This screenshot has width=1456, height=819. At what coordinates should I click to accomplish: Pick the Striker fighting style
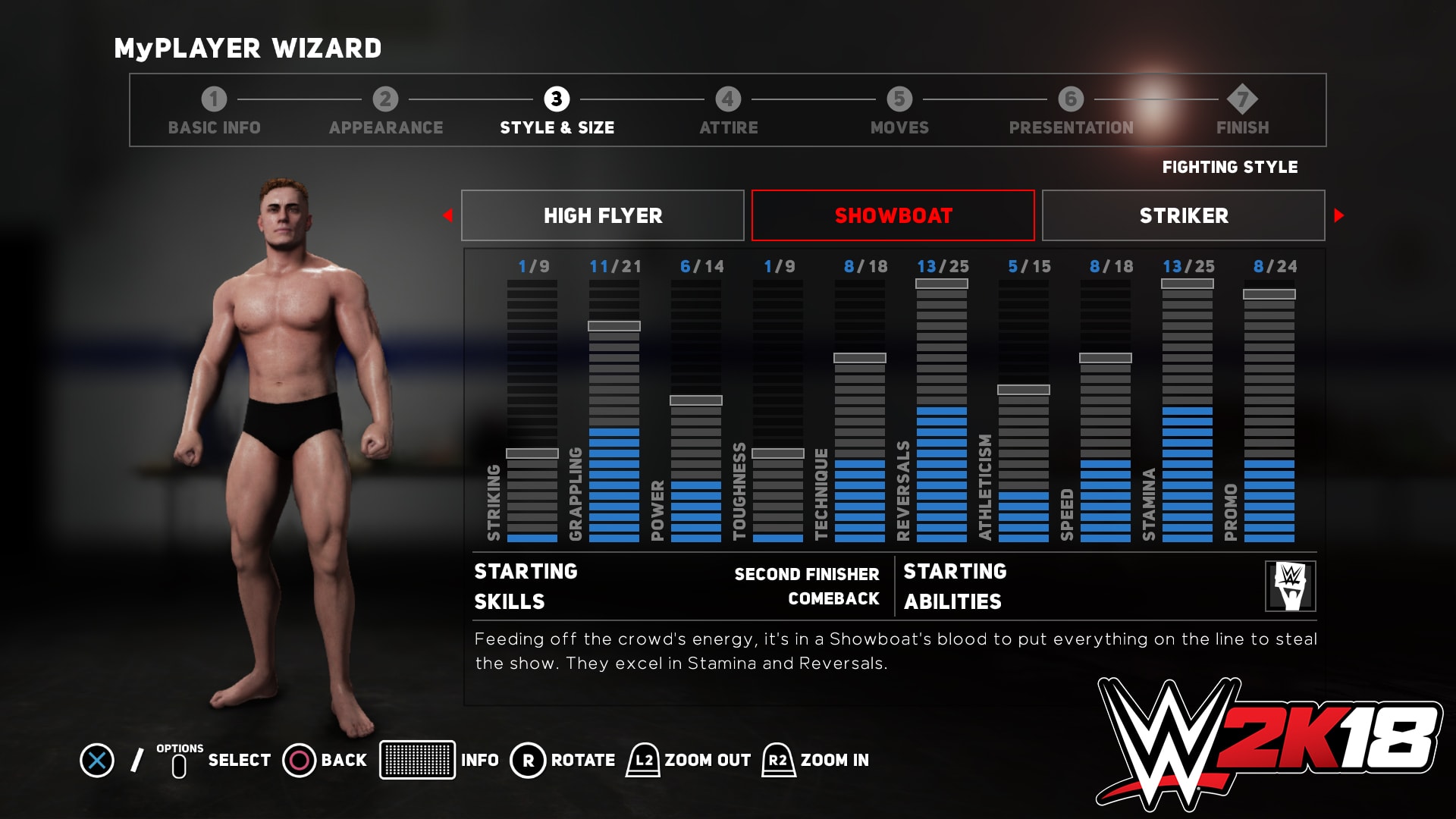pyautogui.click(x=1183, y=215)
